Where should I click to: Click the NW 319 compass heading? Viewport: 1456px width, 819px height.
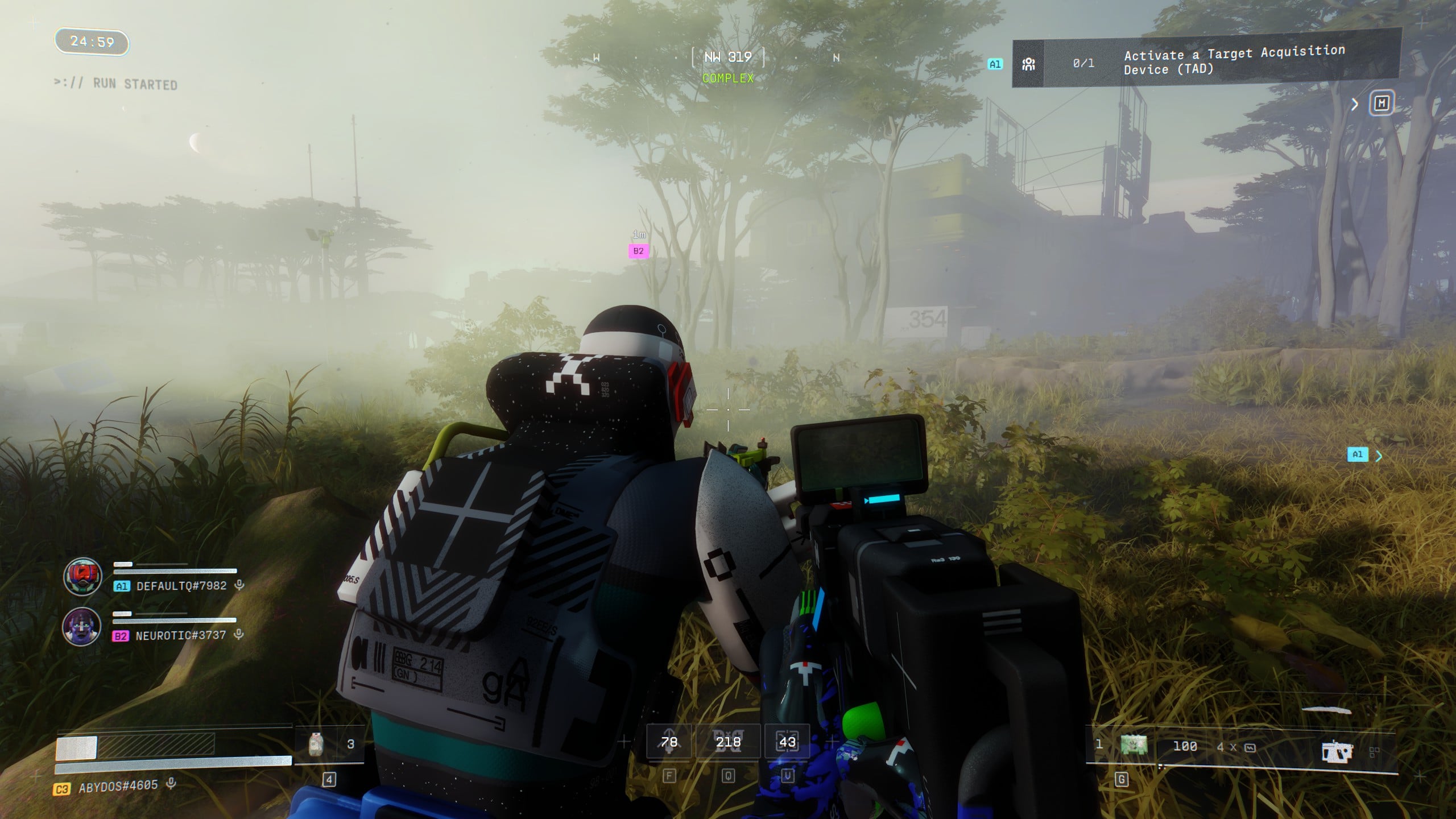pyautogui.click(x=728, y=57)
